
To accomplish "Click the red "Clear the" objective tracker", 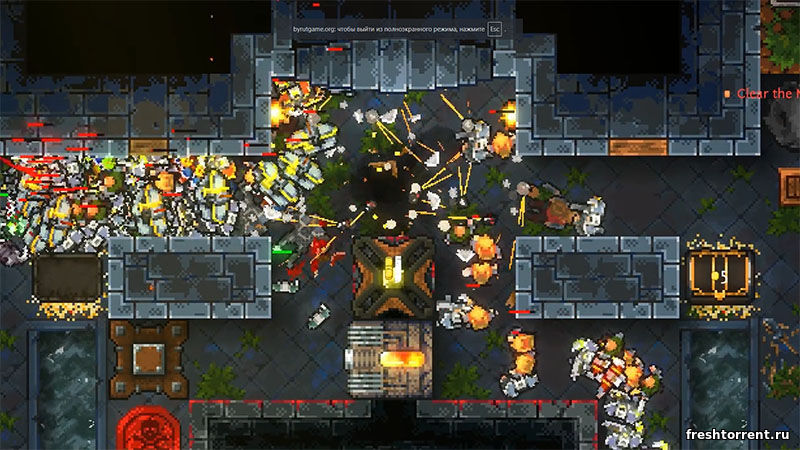I will point(765,93).
